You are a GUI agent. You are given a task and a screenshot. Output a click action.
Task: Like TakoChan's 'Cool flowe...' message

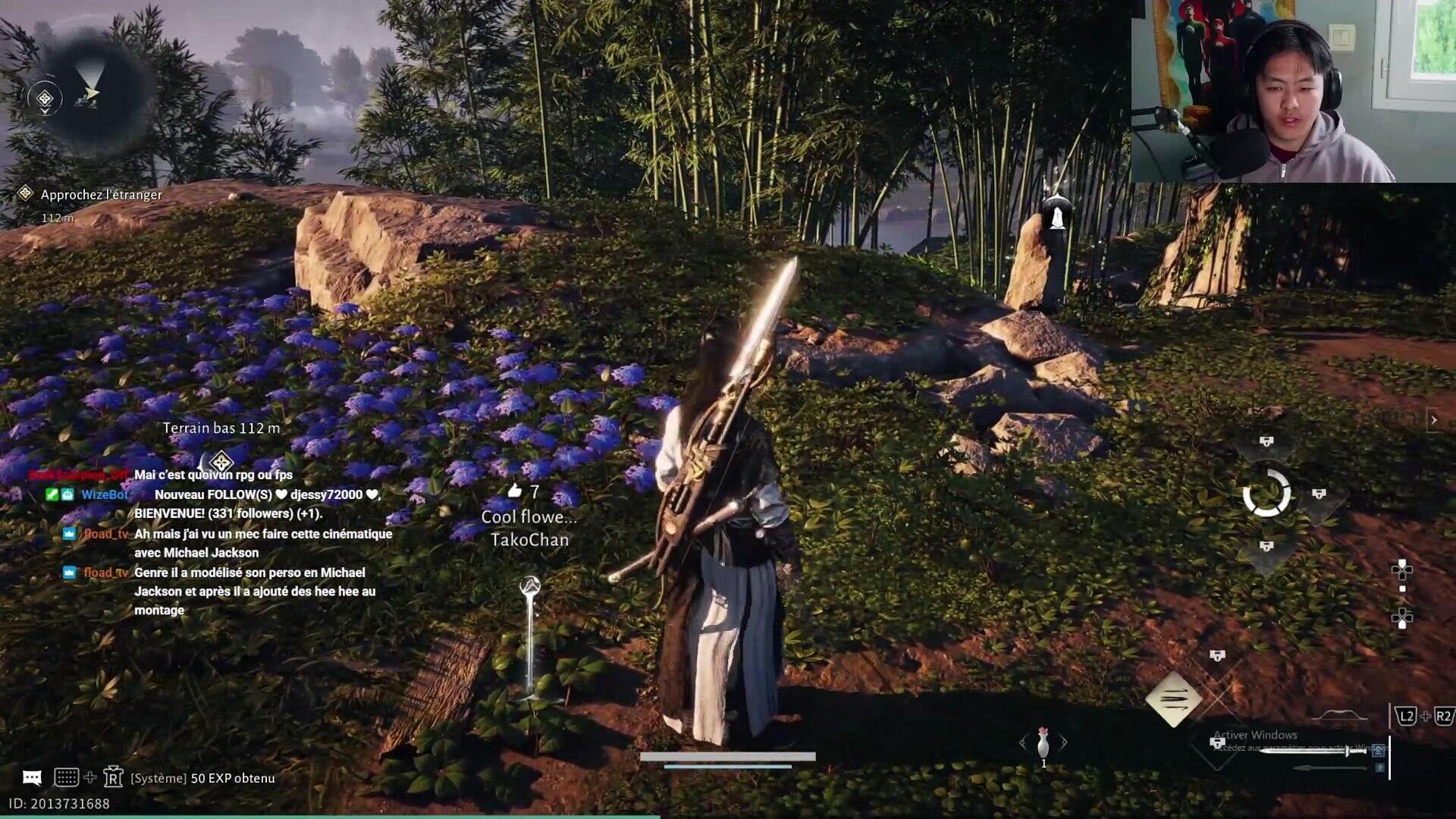515,491
